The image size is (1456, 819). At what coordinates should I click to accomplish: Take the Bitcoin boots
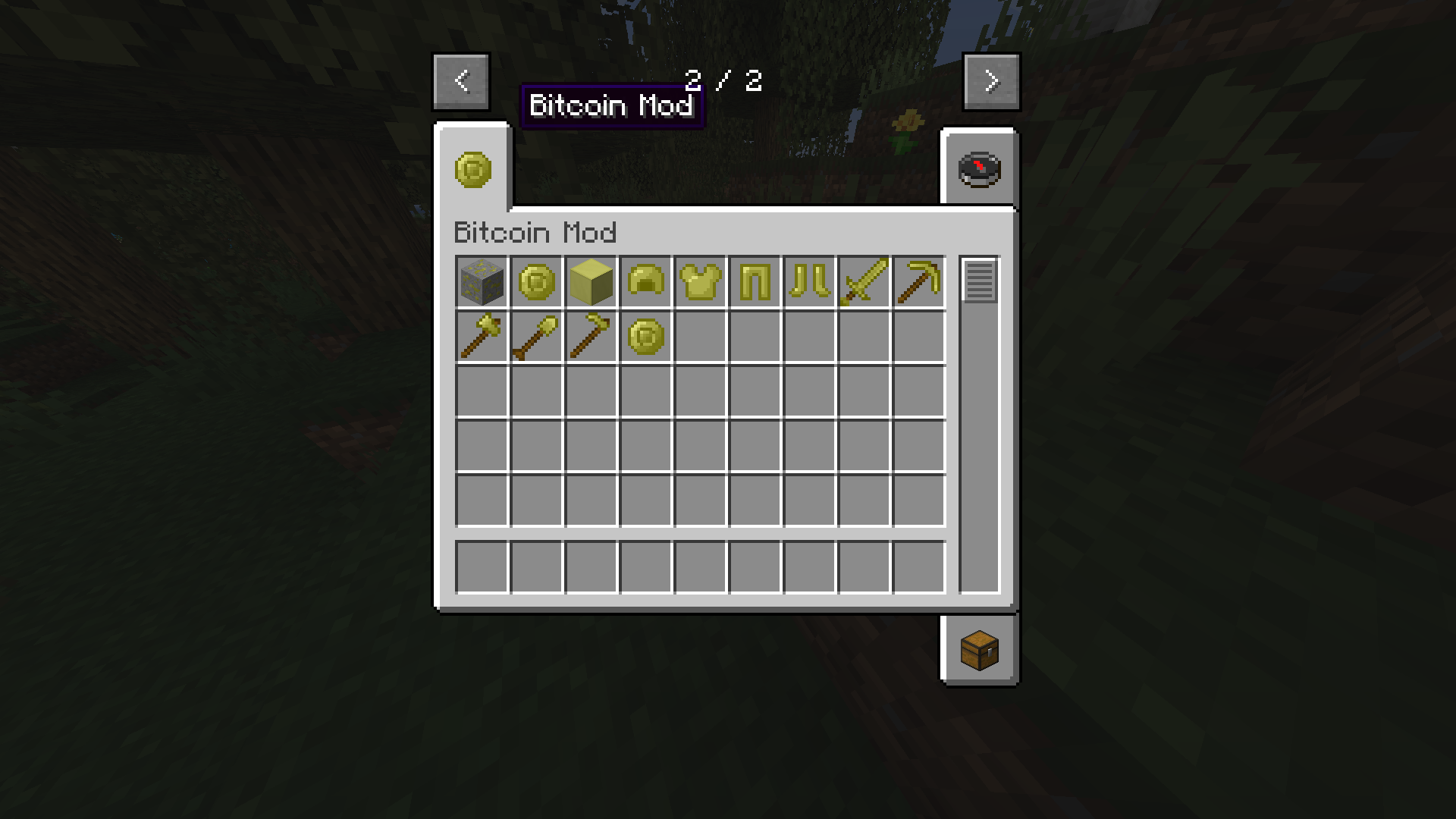[809, 283]
